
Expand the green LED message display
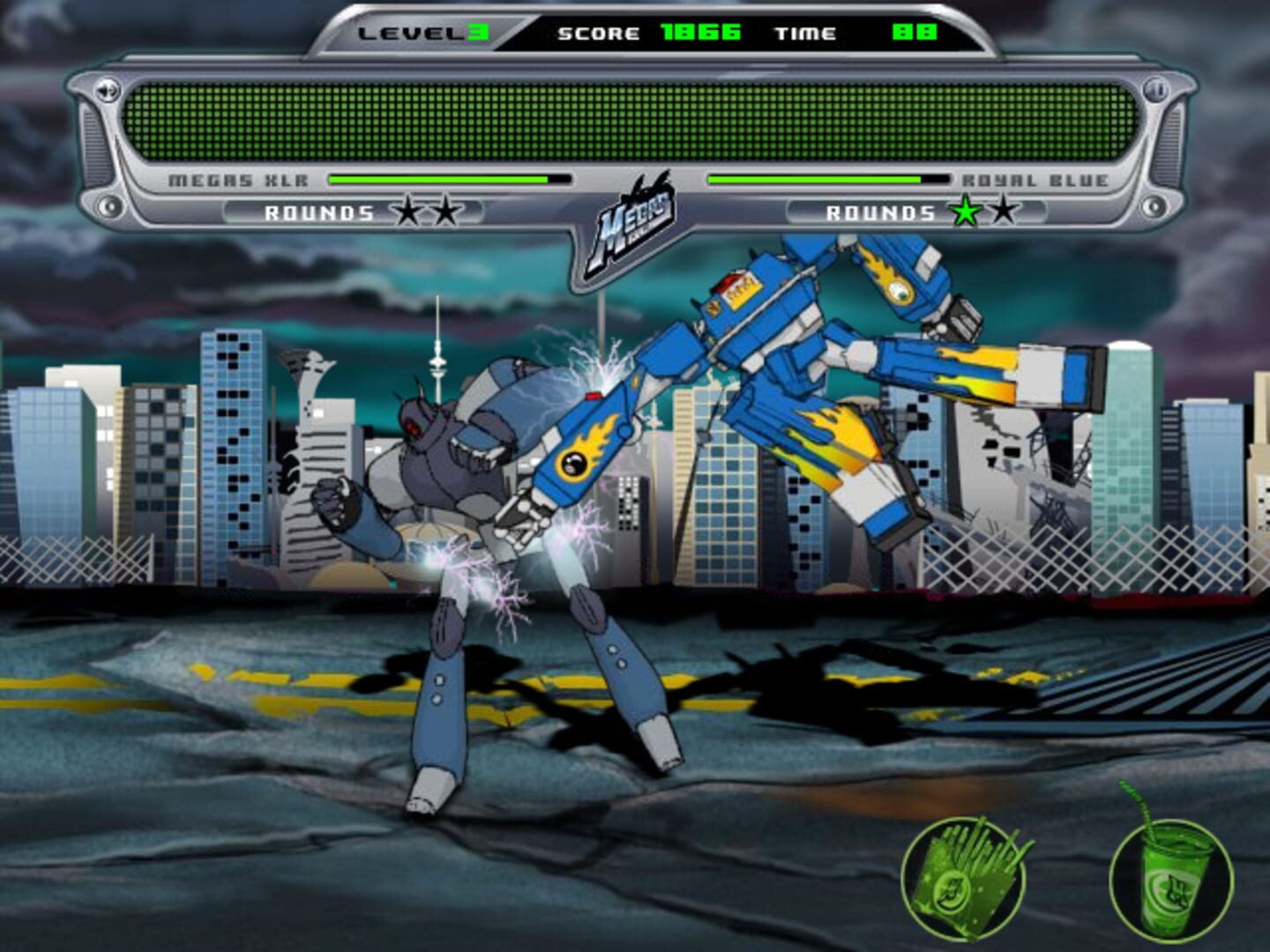pos(635,119)
